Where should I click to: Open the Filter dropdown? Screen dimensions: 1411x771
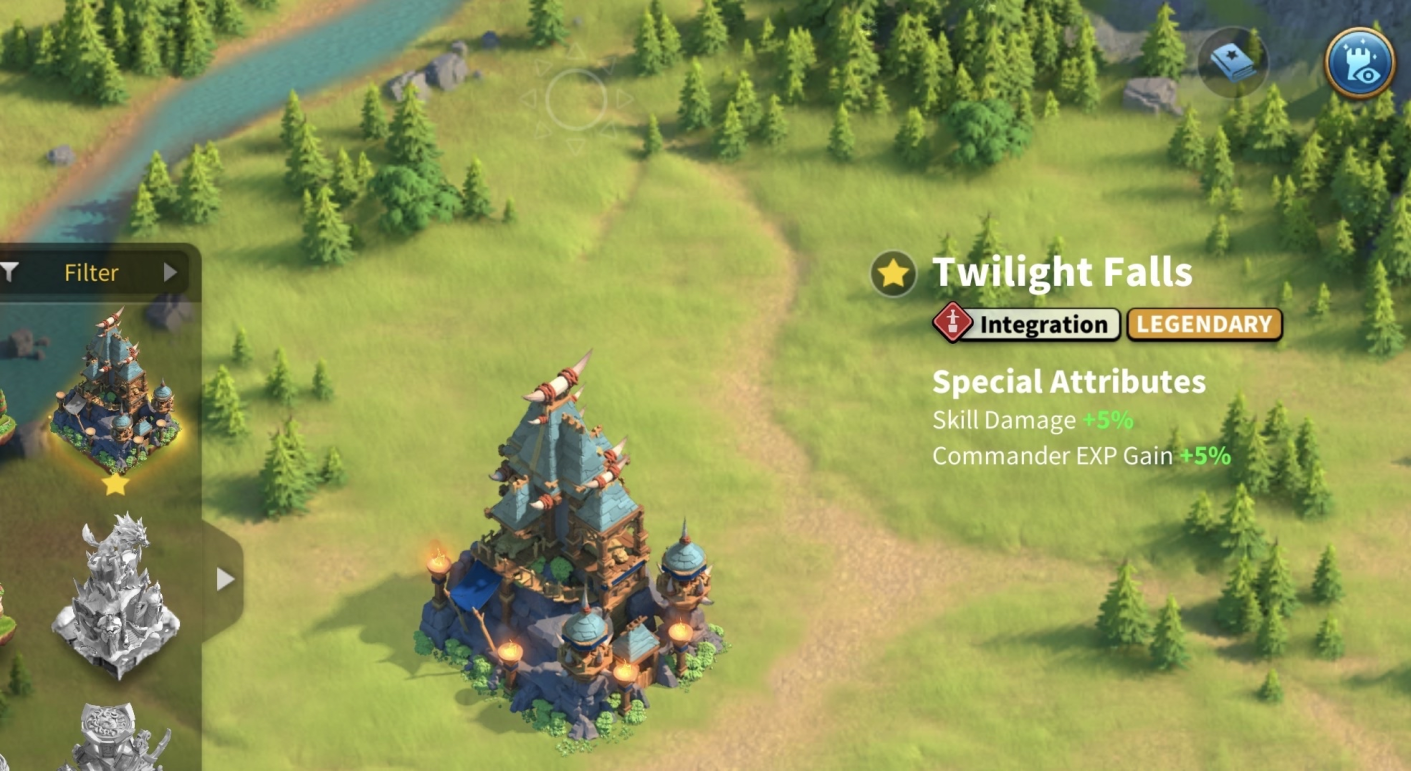point(92,272)
